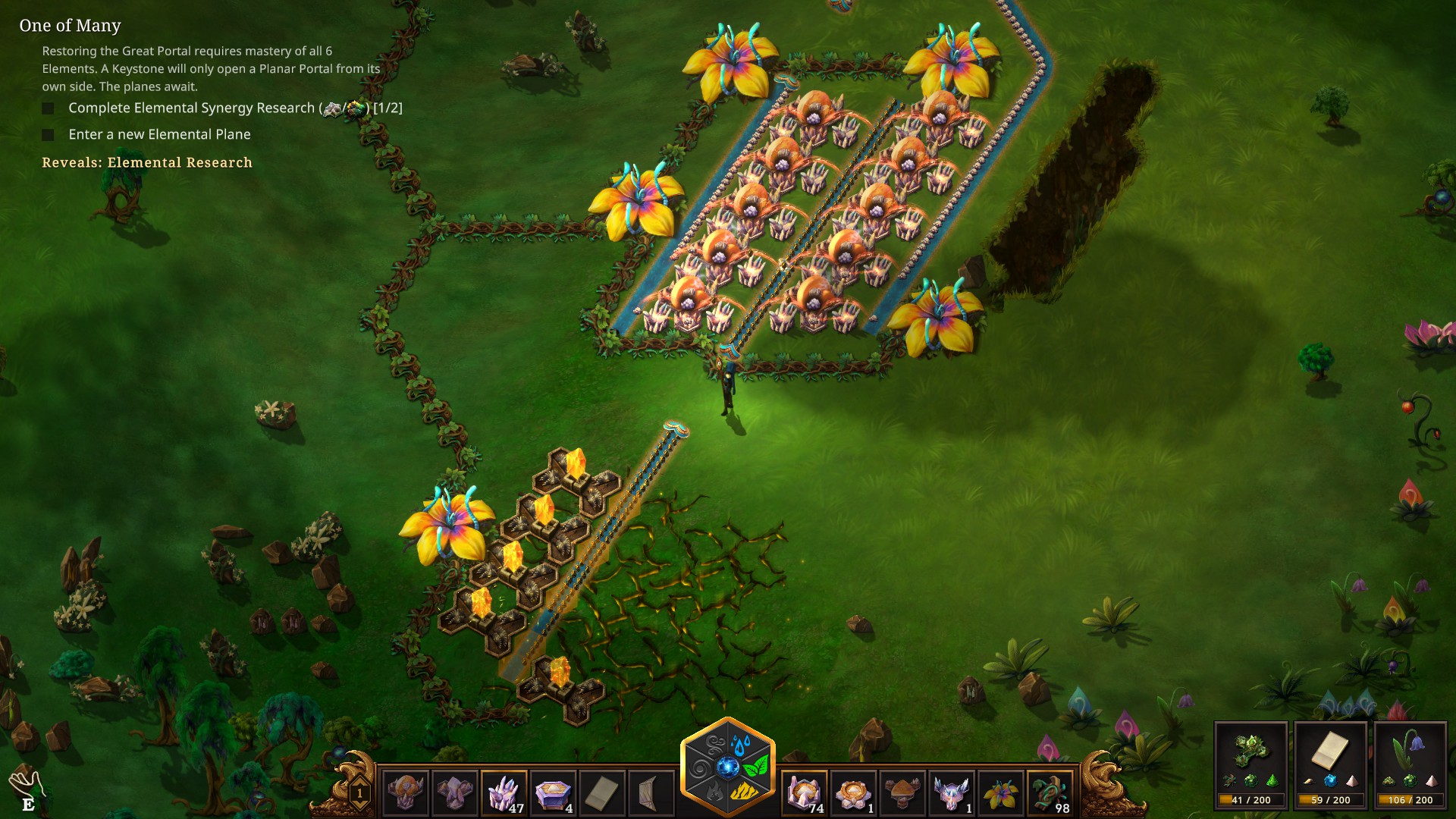The image size is (1456, 819).
Task: Choose the yellow flower hotbar slot
Action: click(1001, 793)
